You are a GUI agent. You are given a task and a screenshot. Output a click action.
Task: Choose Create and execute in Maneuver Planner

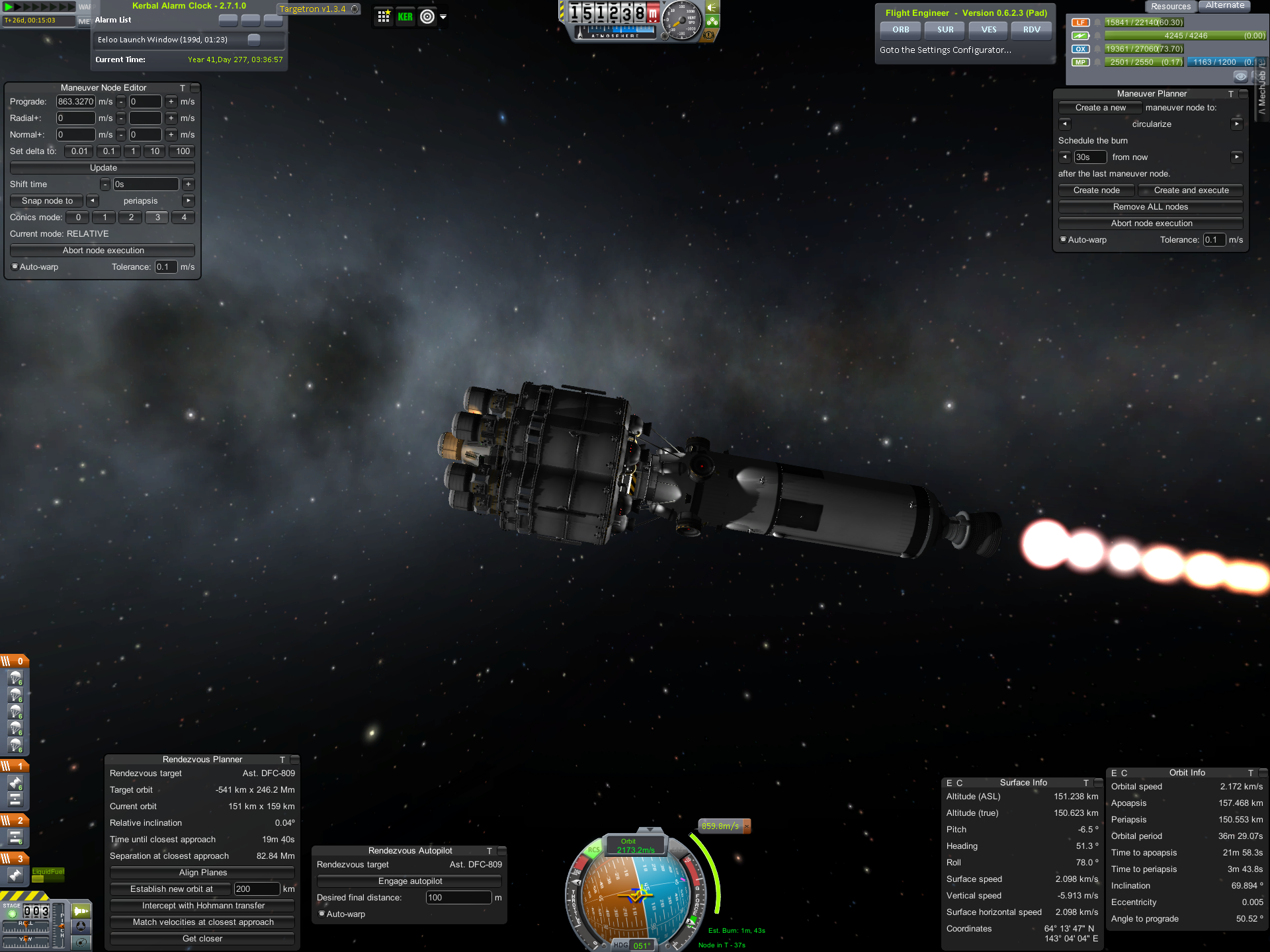click(x=1191, y=190)
